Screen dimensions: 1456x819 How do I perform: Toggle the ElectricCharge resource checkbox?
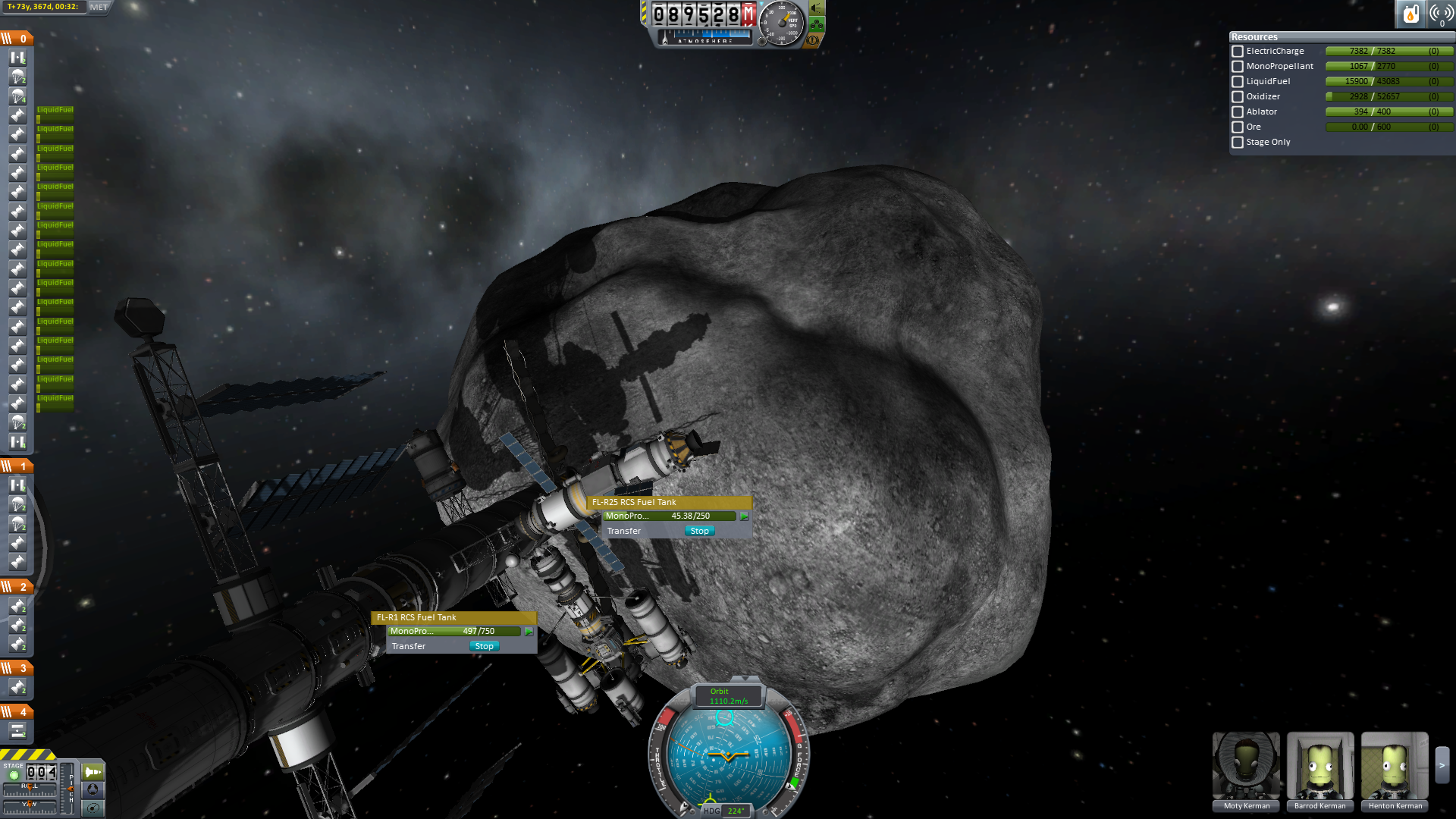click(1238, 52)
